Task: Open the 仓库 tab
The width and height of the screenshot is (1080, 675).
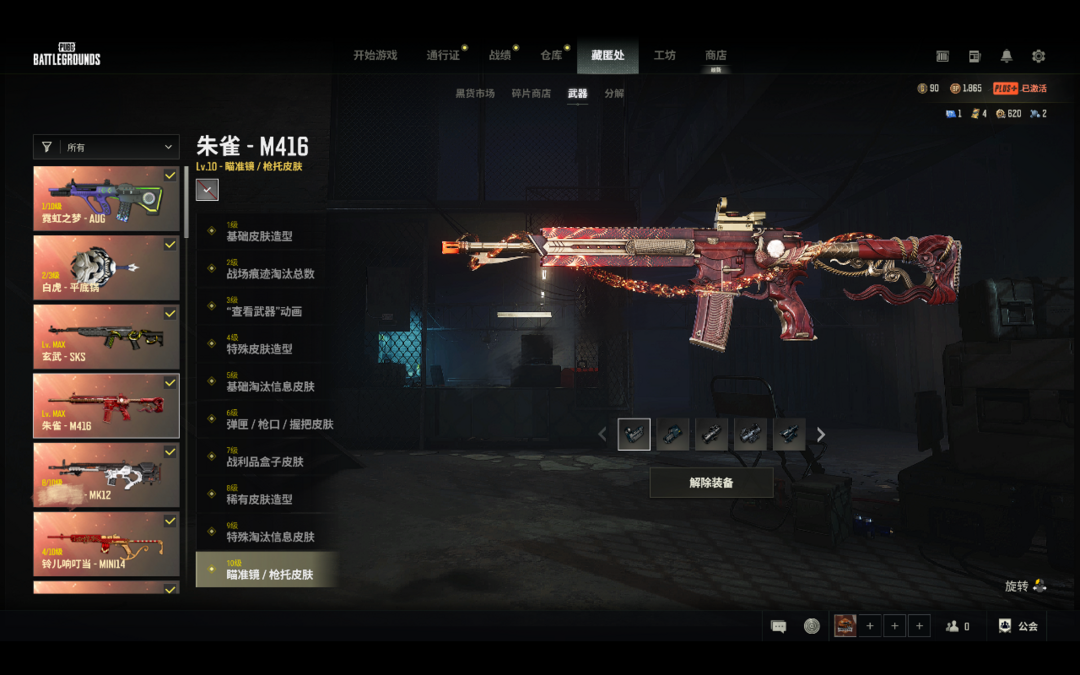Action: tap(551, 55)
